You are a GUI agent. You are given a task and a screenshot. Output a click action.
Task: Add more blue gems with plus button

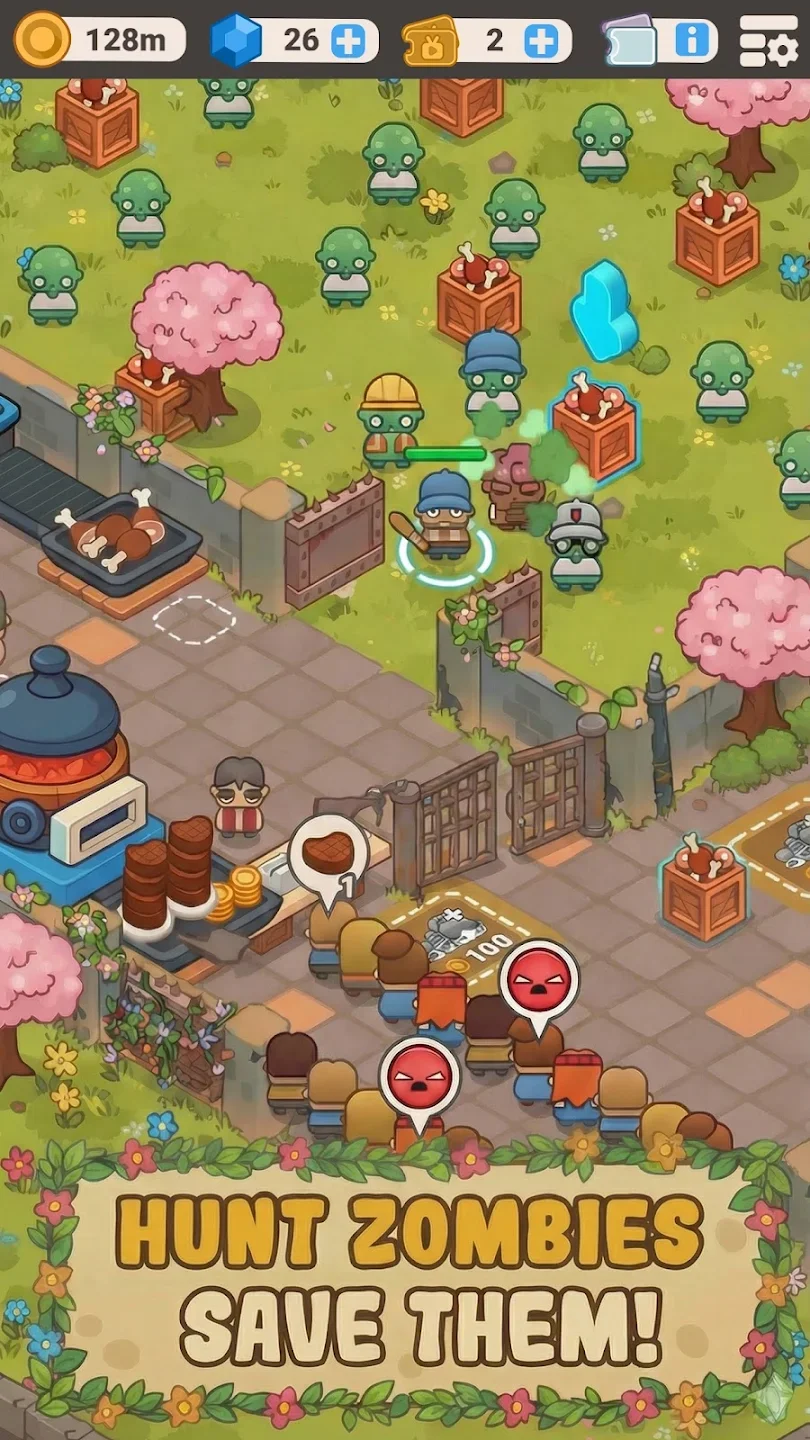(x=348, y=41)
